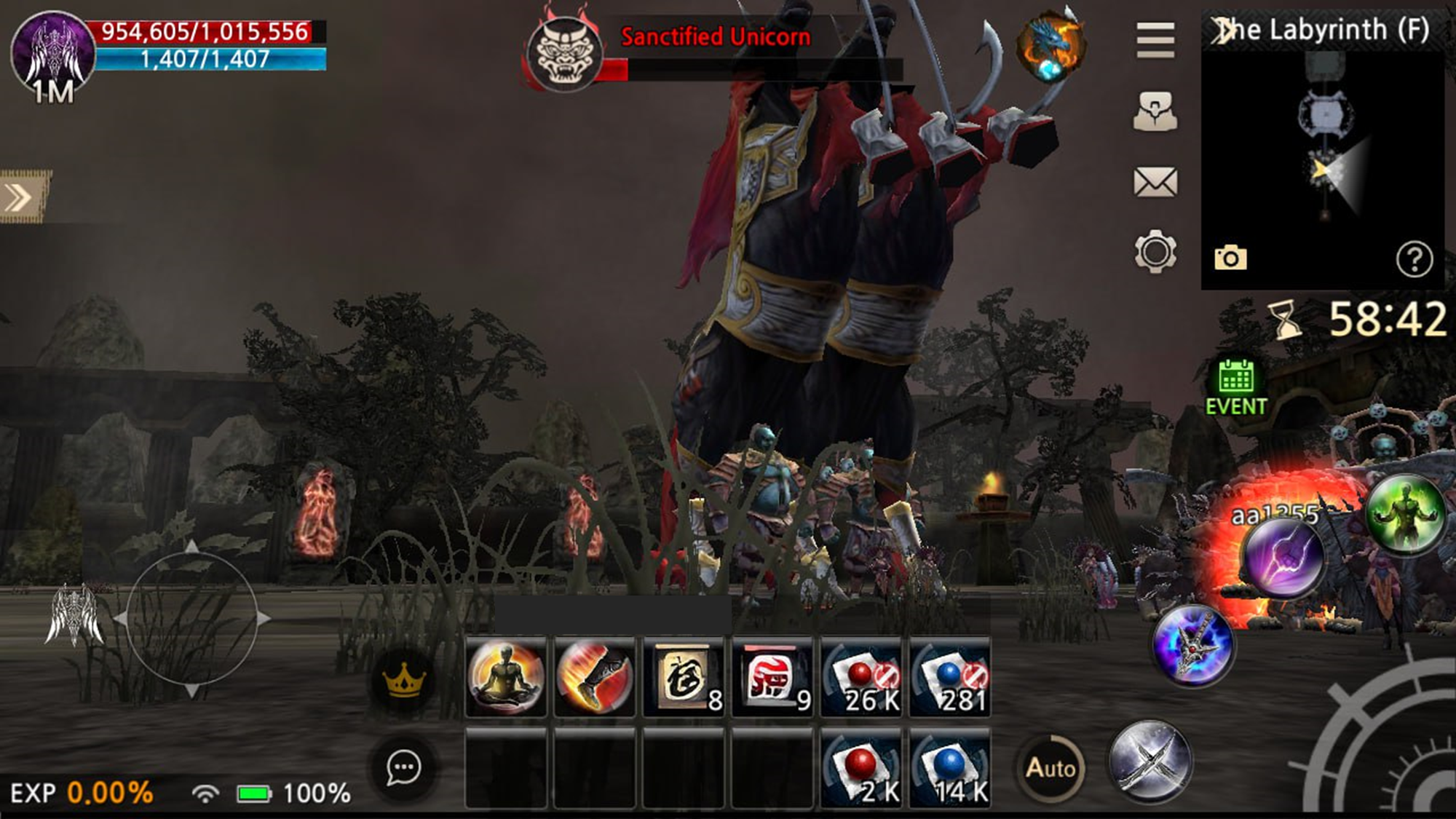Use the flaming kick skill slot
The height and width of the screenshot is (819, 1456).
pyautogui.click(x=595, y=678)
